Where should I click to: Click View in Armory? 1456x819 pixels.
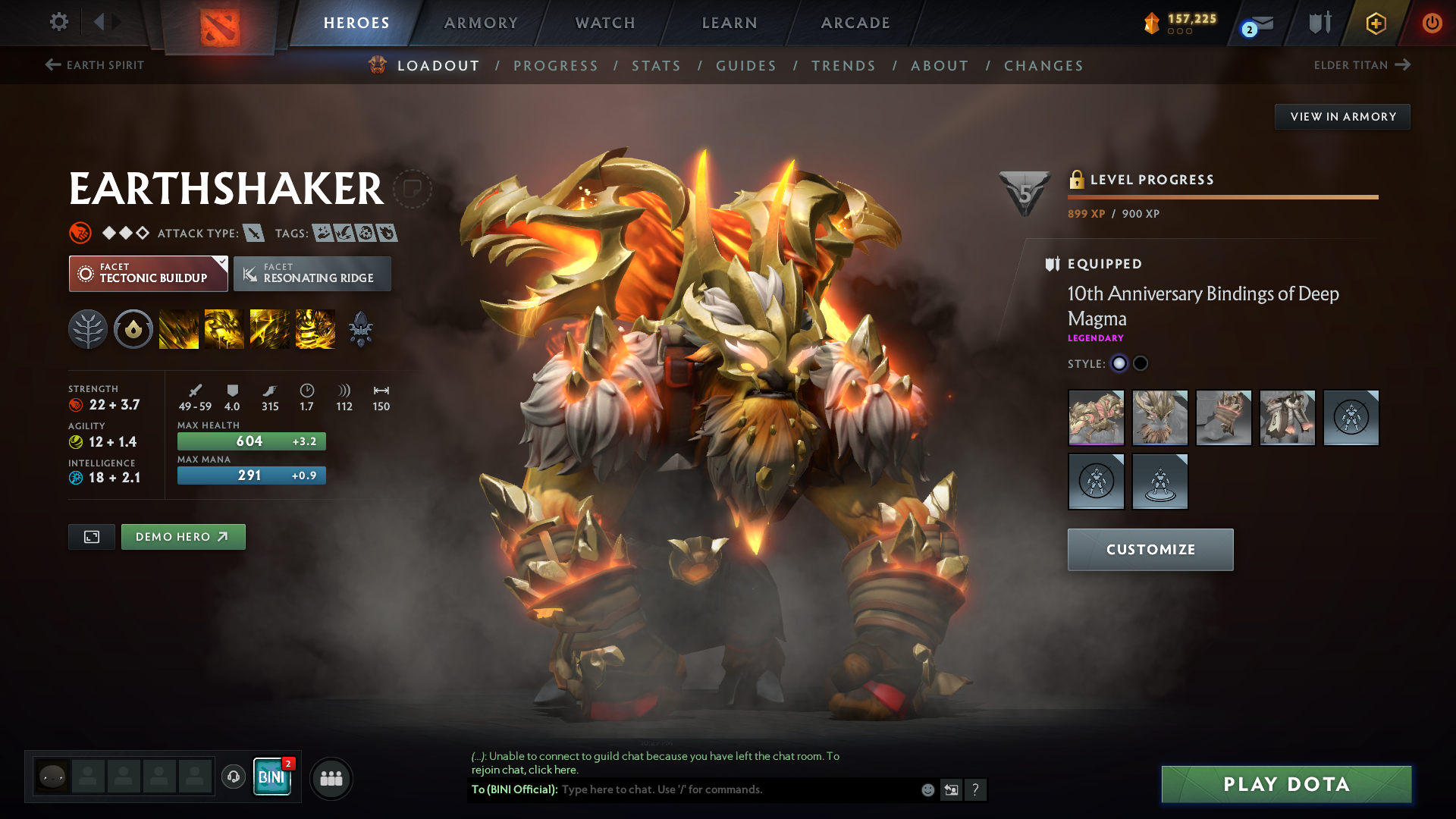click(1342, 117)
